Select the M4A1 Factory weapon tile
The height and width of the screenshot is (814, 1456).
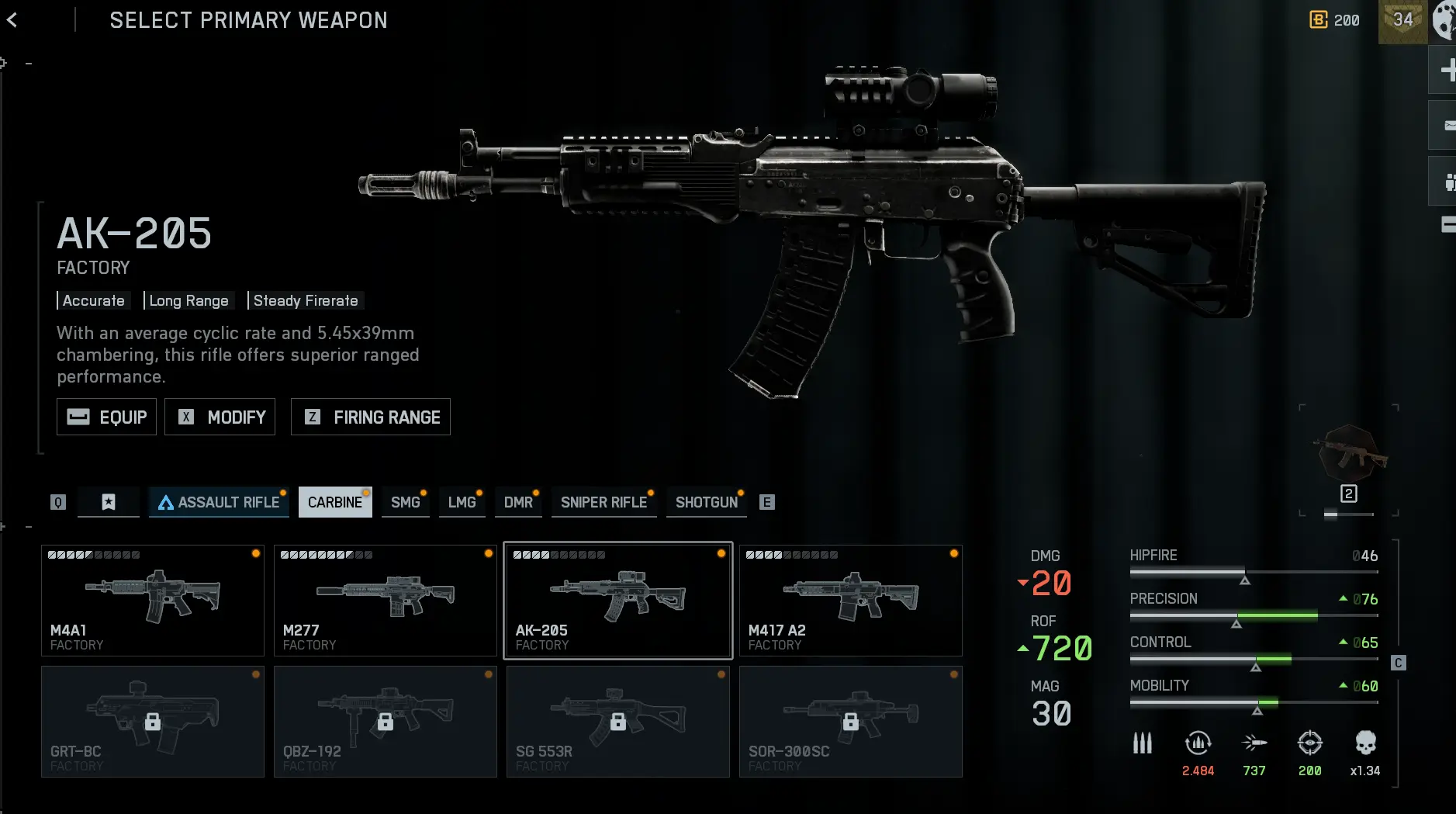pyautogui.click(x=153, y=601)
